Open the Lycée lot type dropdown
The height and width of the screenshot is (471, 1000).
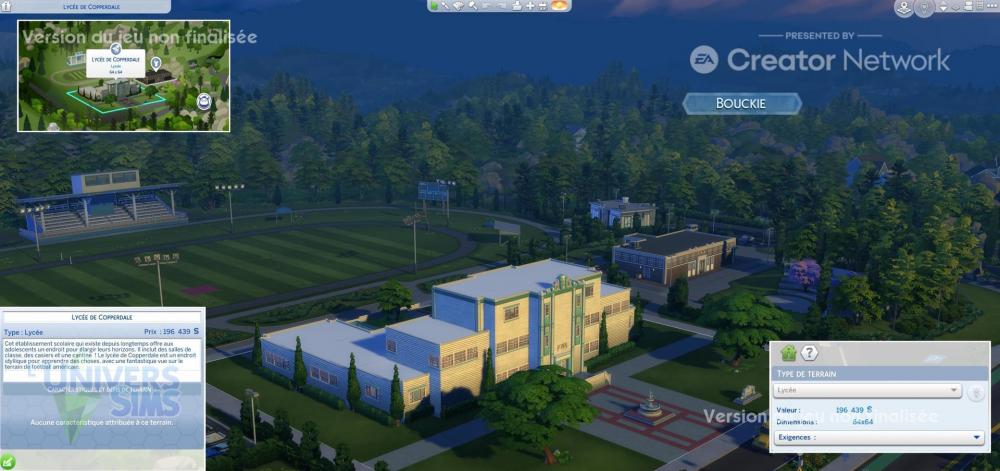point(867,390)
